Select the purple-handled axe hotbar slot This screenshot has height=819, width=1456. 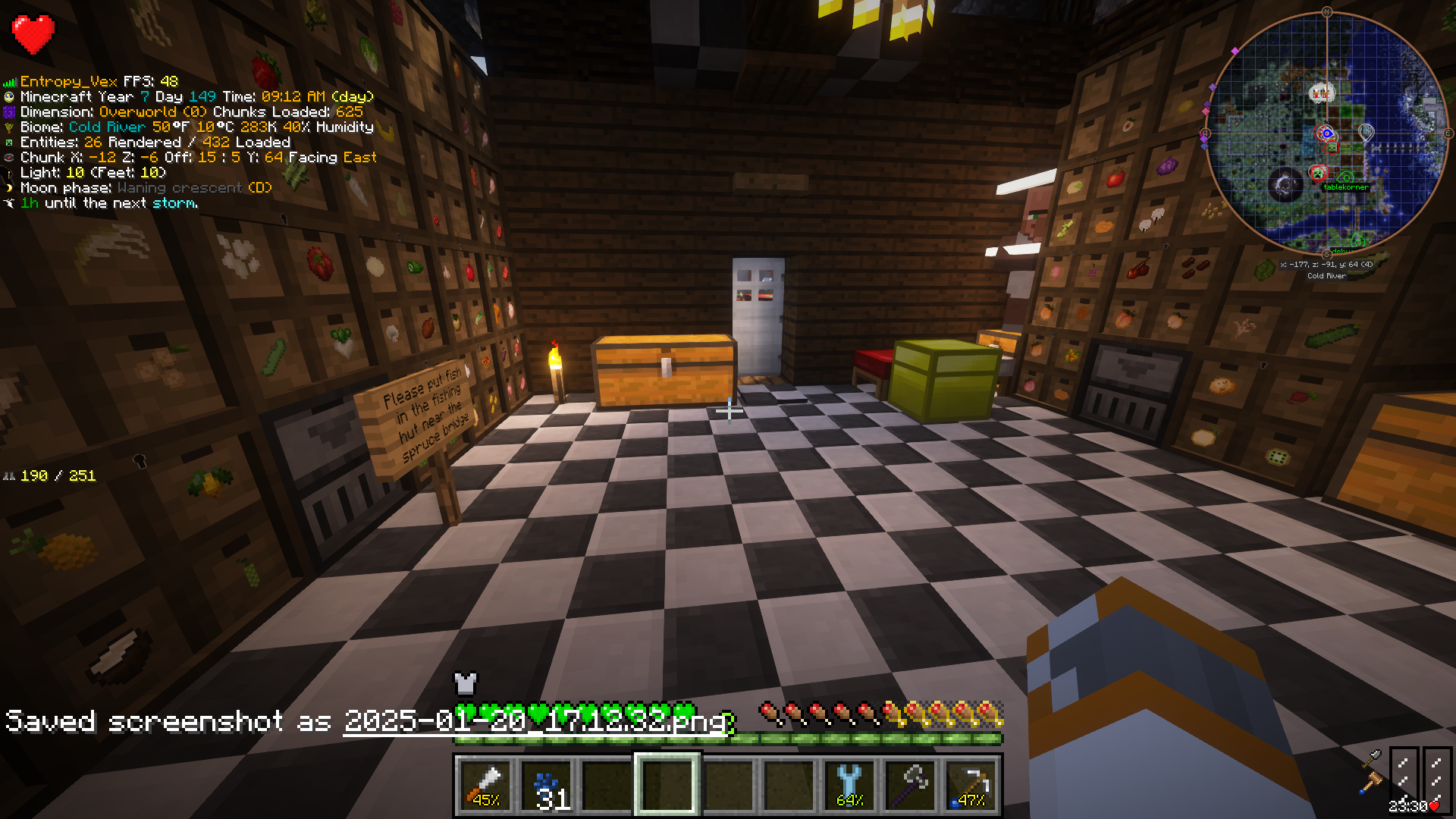click(x=911, y=784)
